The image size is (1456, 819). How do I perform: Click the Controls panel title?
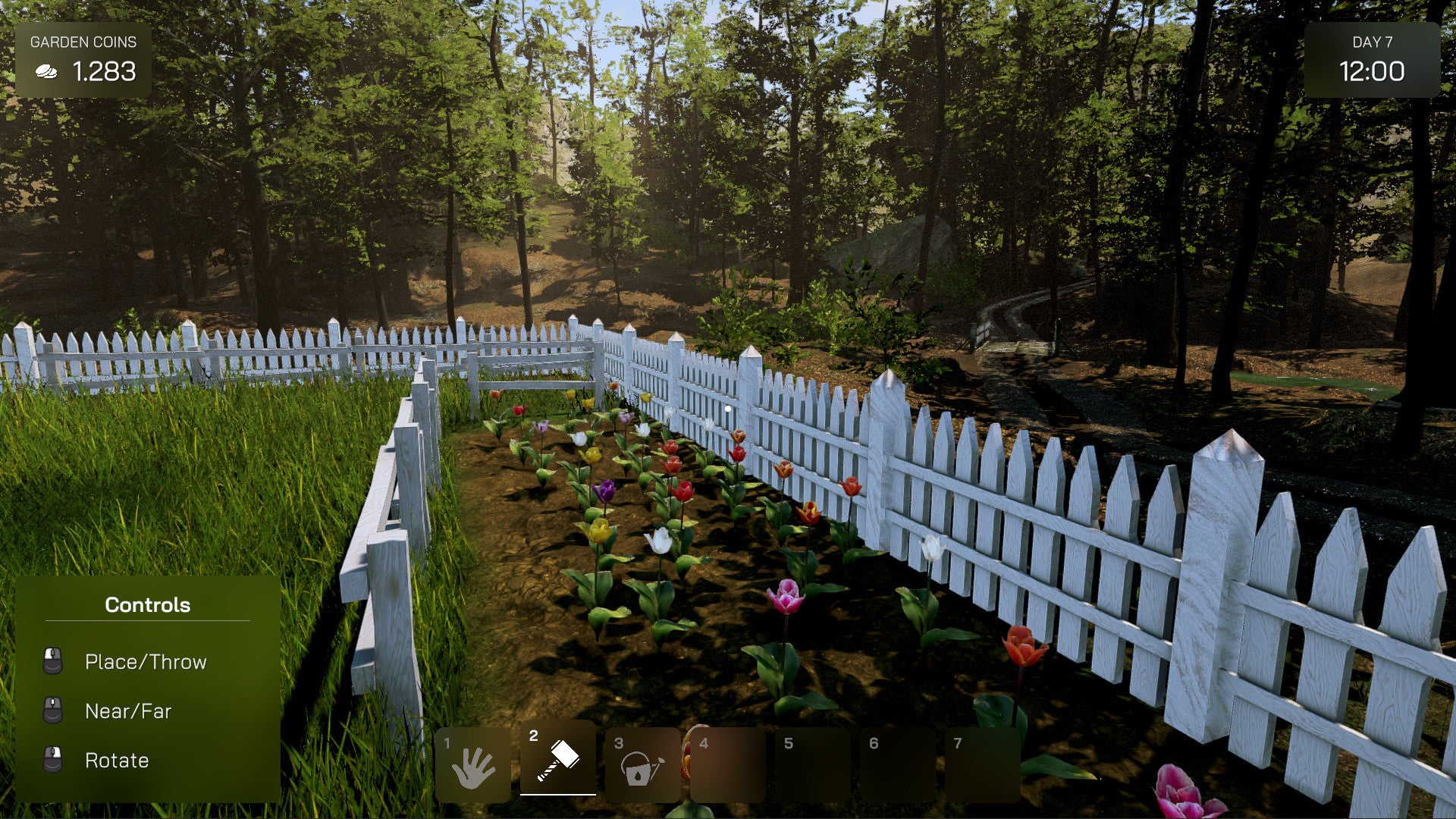147,604
